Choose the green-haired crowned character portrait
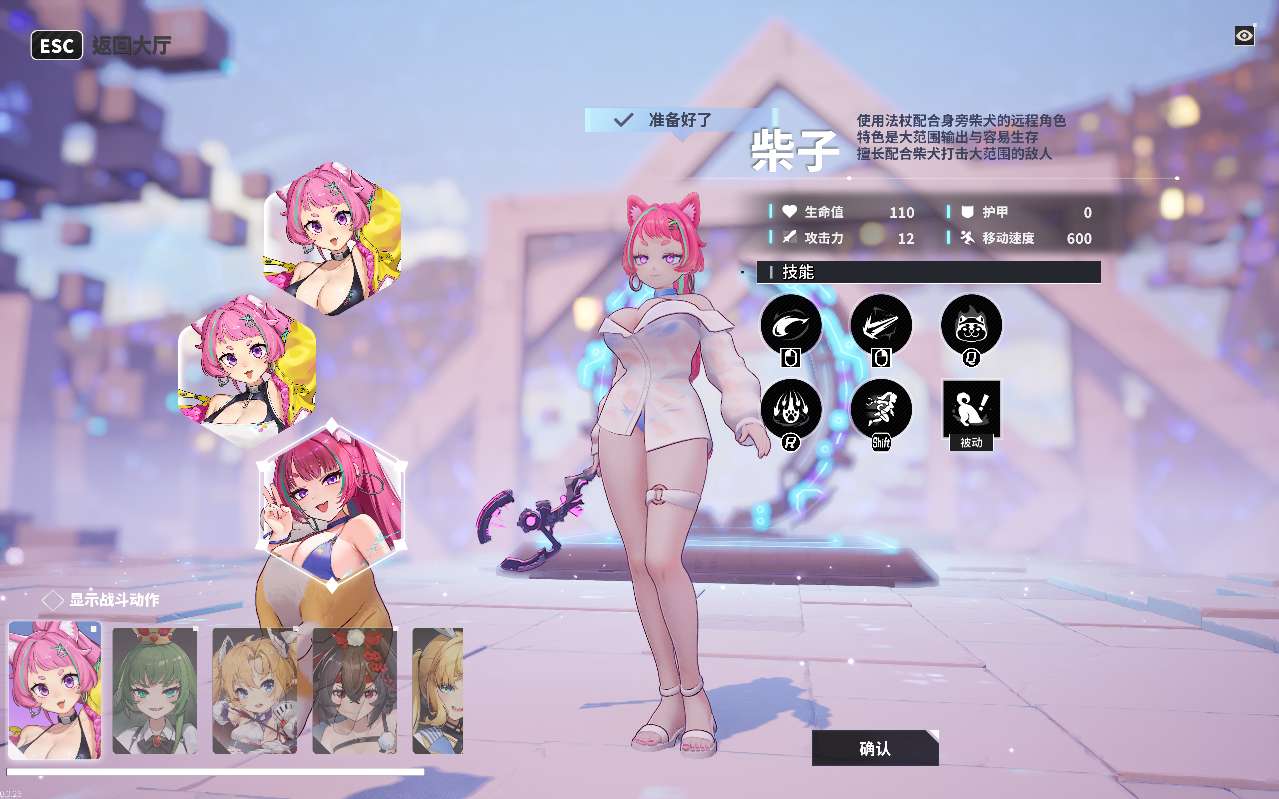The height and width of the screenshot is (799, 1279). click(155, 690)
